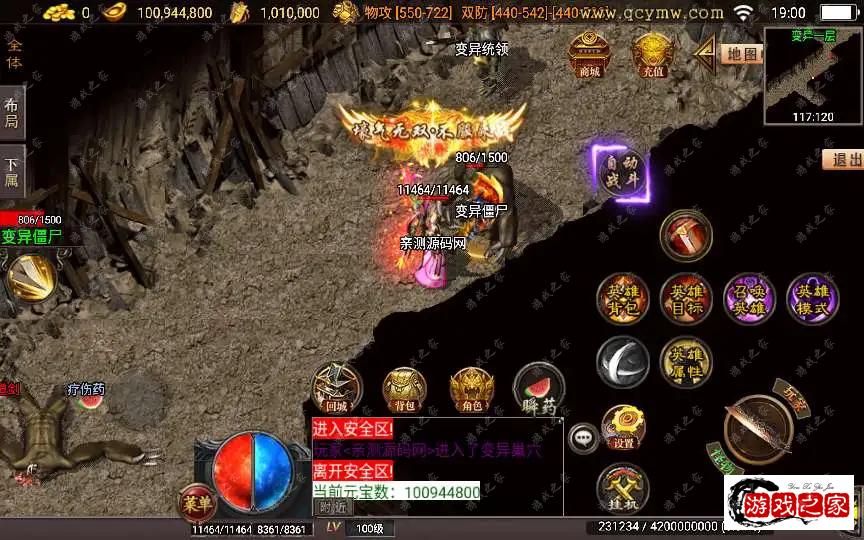Open the 菜单 menu button

197,501
